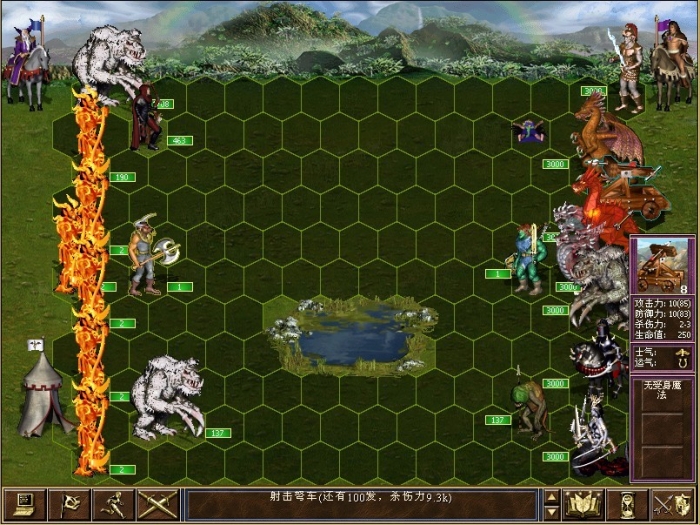This screenshot has width=700, height=525.
Task: Choose the retreat running-figure button
Action: pyautogui.click(x=113, y=504)
